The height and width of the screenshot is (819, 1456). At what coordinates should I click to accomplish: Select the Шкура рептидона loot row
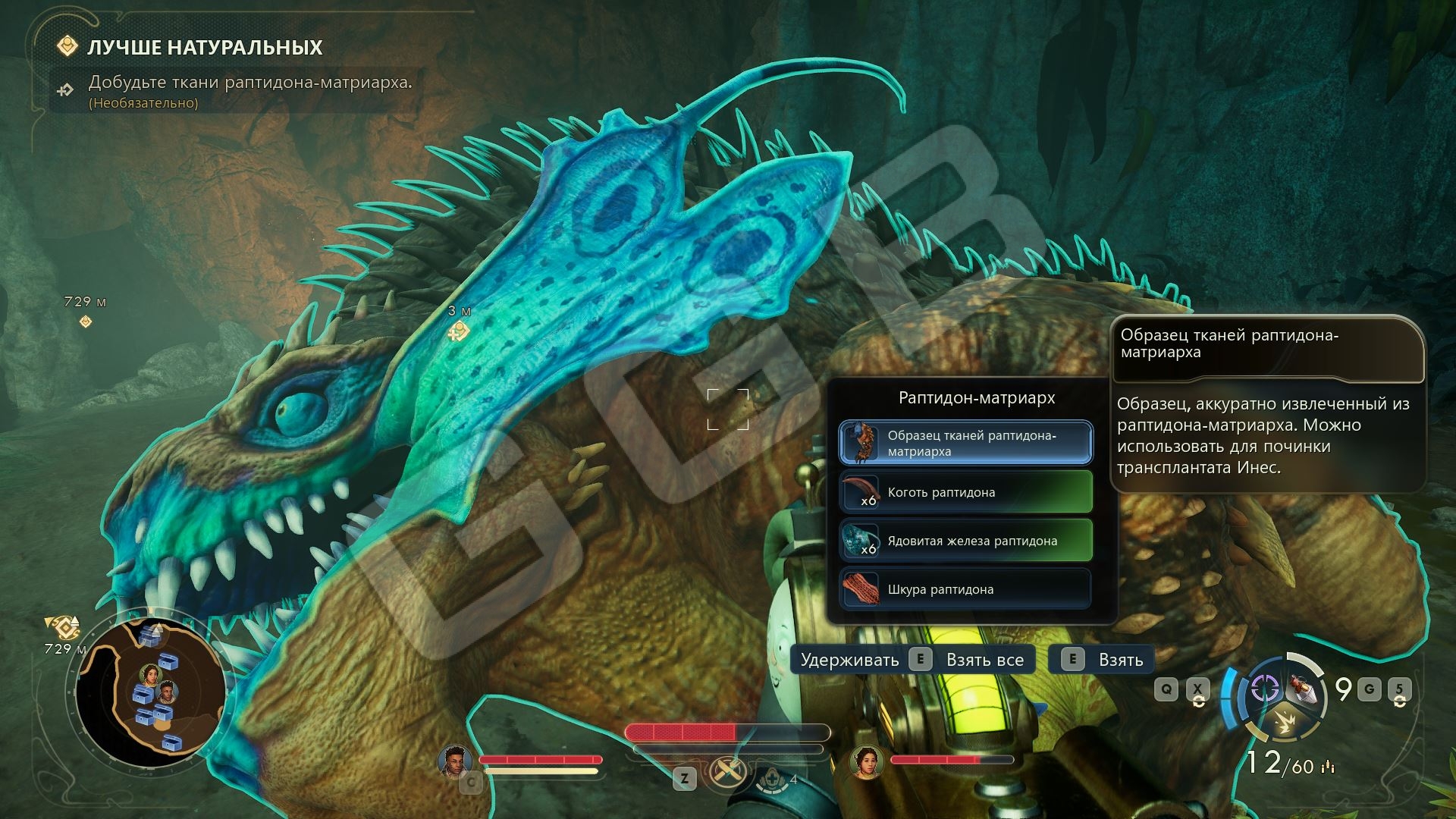click(x=965, y=589)
